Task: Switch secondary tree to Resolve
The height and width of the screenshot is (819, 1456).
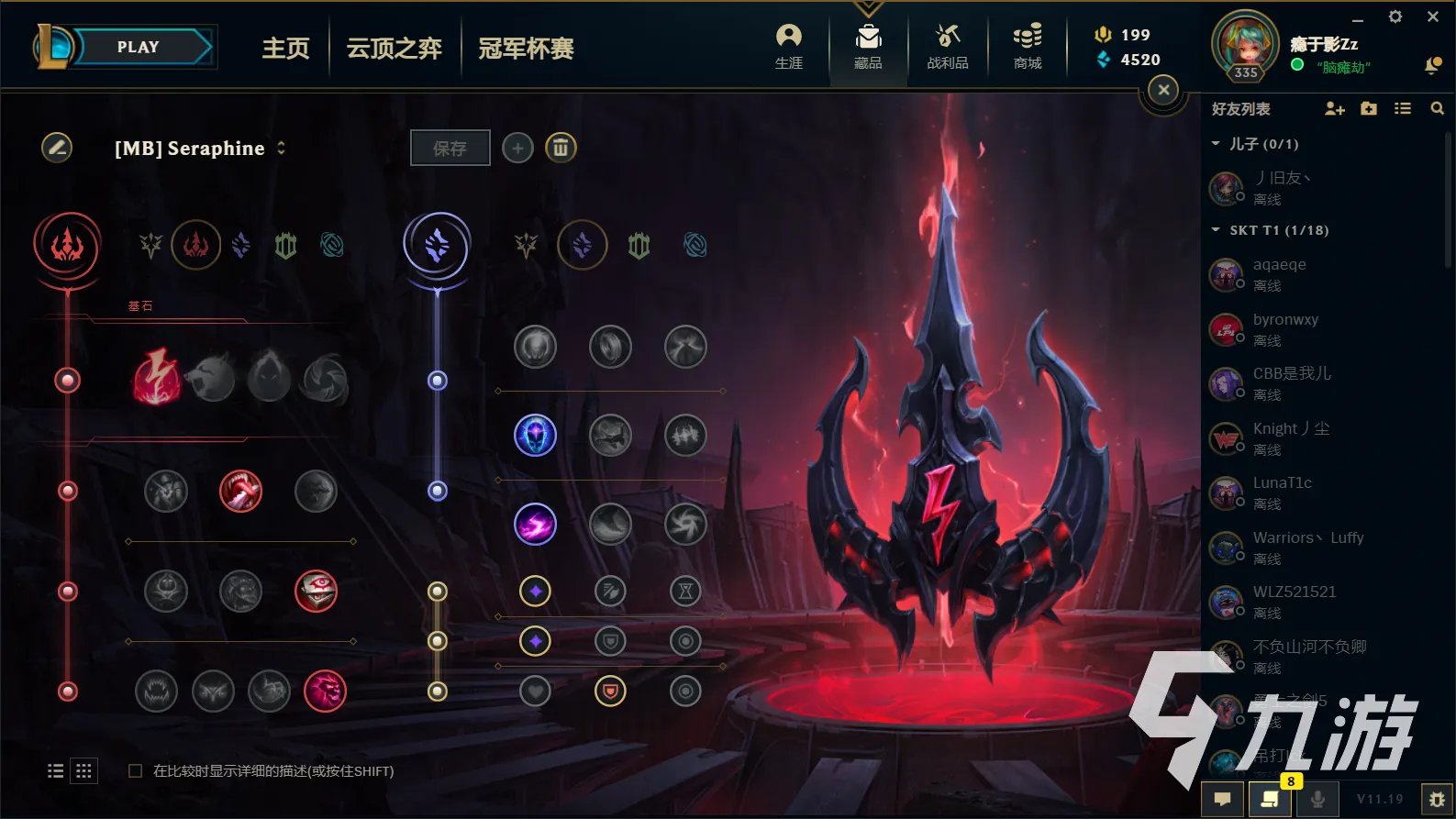Action: click(639, 246)
